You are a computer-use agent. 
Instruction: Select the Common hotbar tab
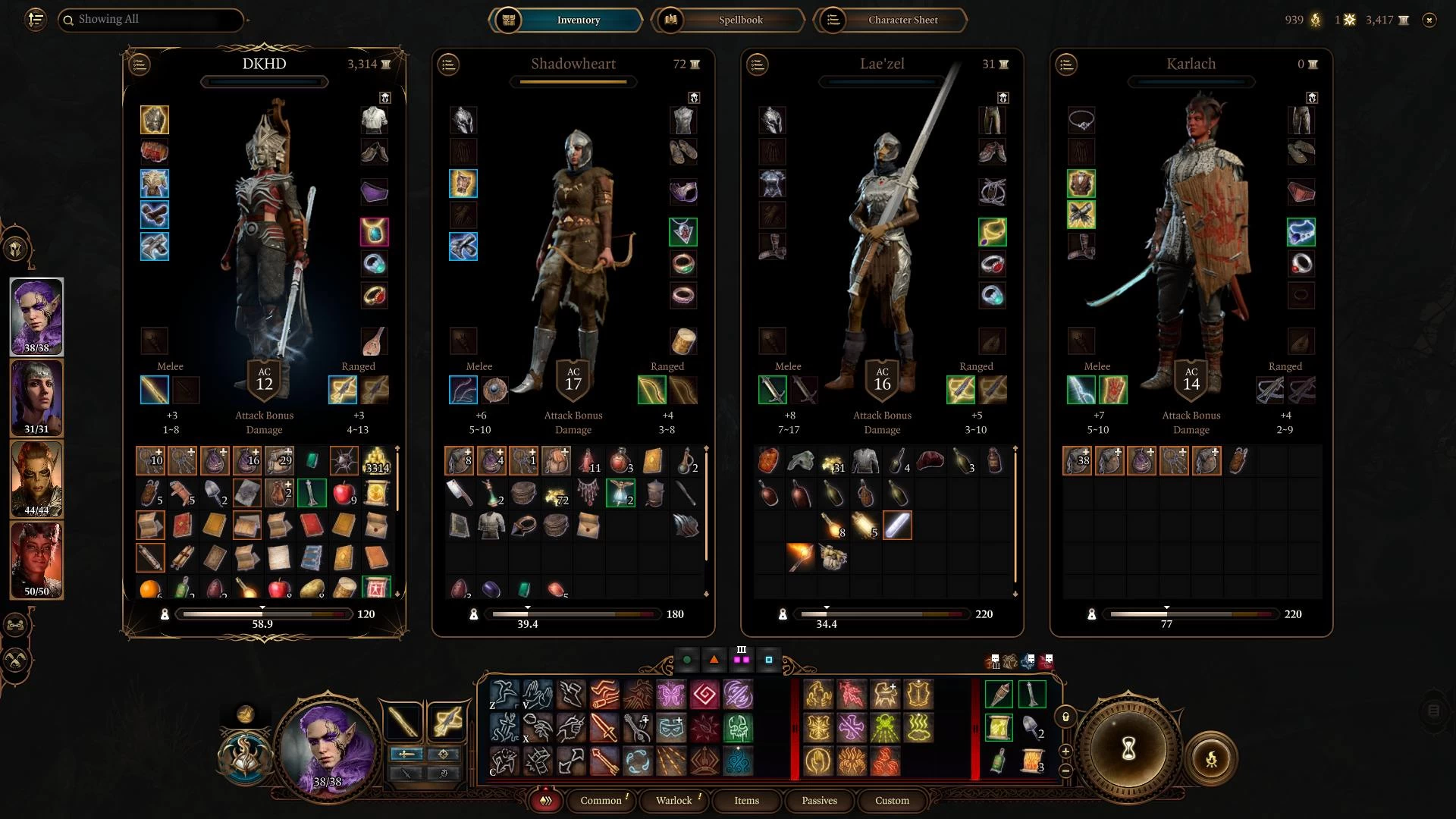601,800
